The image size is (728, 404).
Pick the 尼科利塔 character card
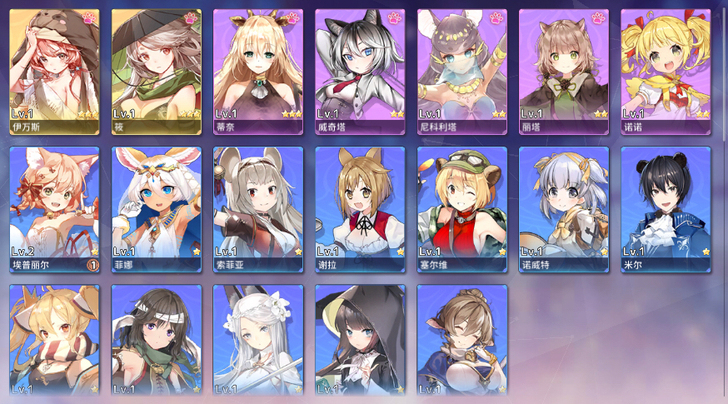pos(461,66)
